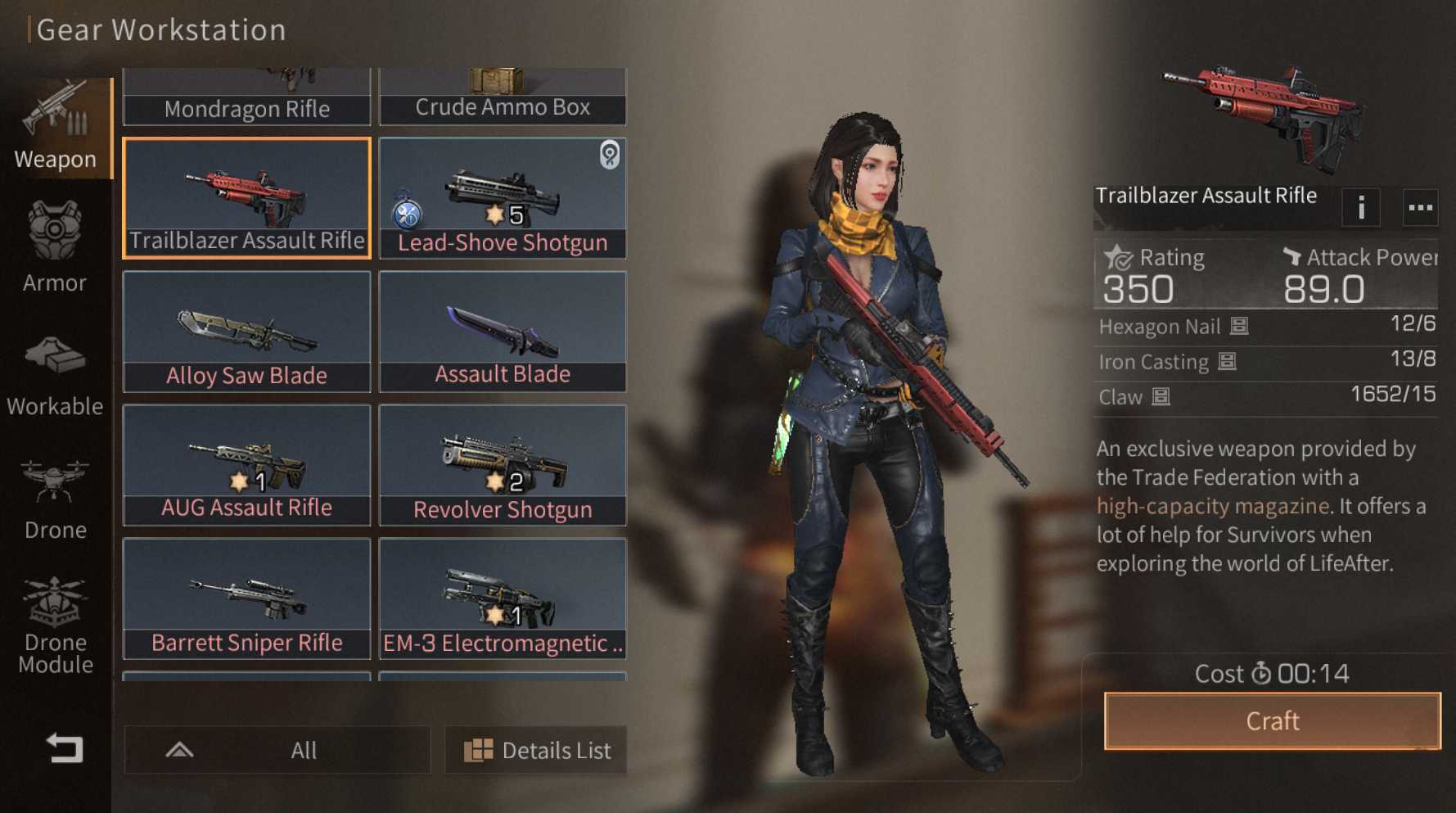Pick the Assault Blade recipe
This screenshot has width=1456, height=813.
(503, 332)
